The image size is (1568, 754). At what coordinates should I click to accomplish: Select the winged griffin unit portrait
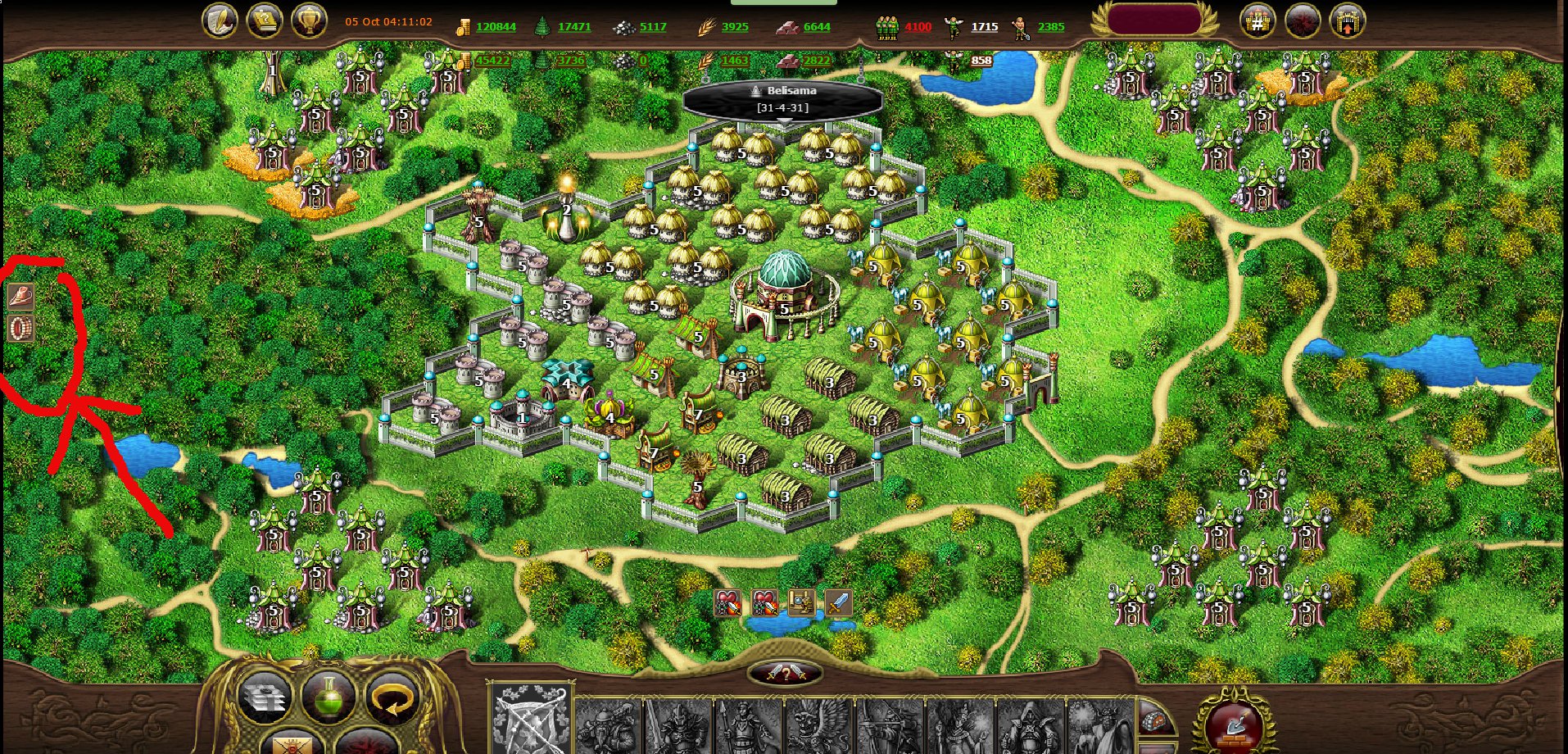pyautogui.click(x=818, y=726)
